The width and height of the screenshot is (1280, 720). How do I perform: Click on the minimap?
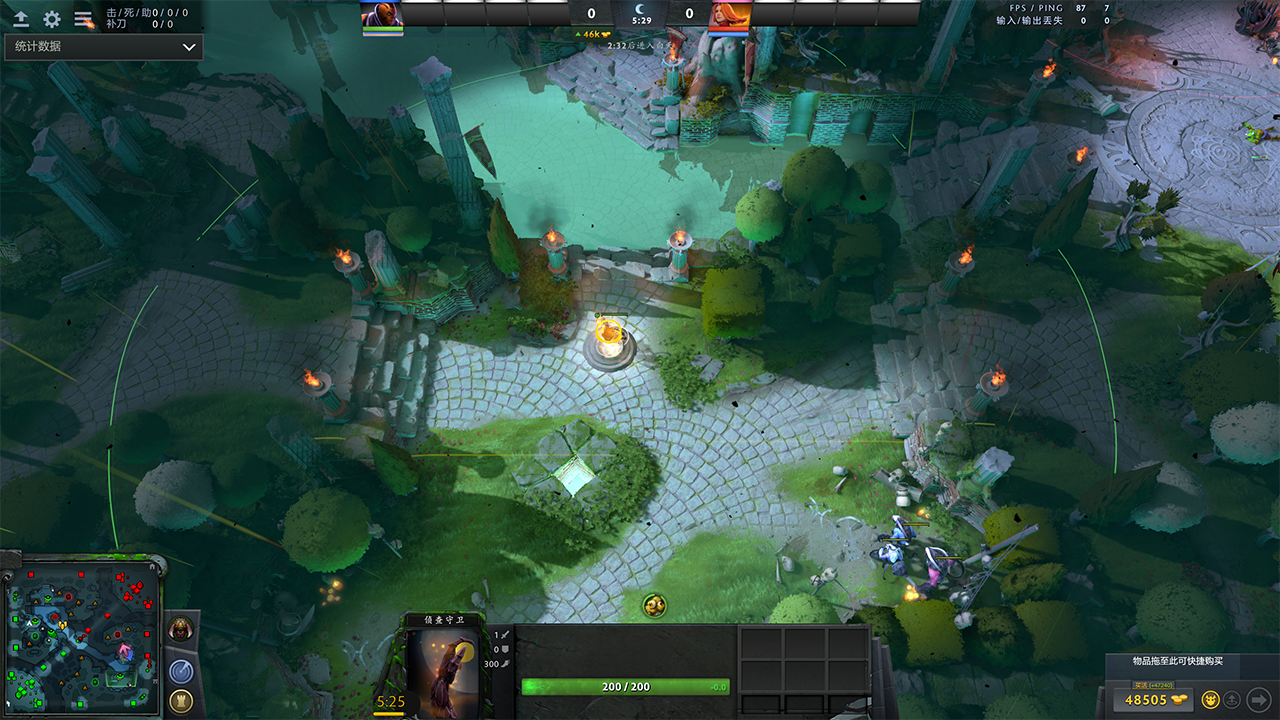coord(83,636)
